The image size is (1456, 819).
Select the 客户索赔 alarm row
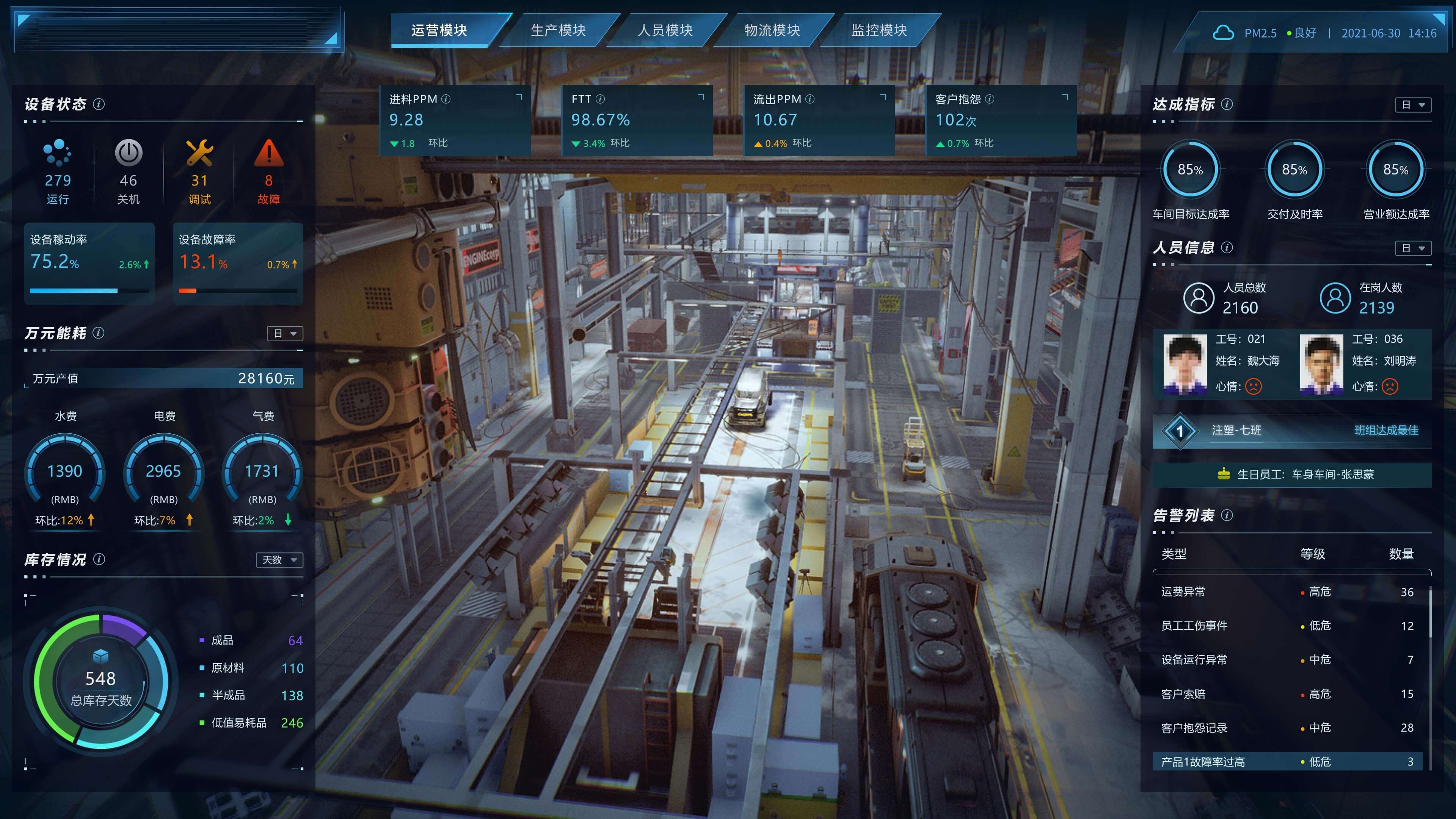[1288, 693]
